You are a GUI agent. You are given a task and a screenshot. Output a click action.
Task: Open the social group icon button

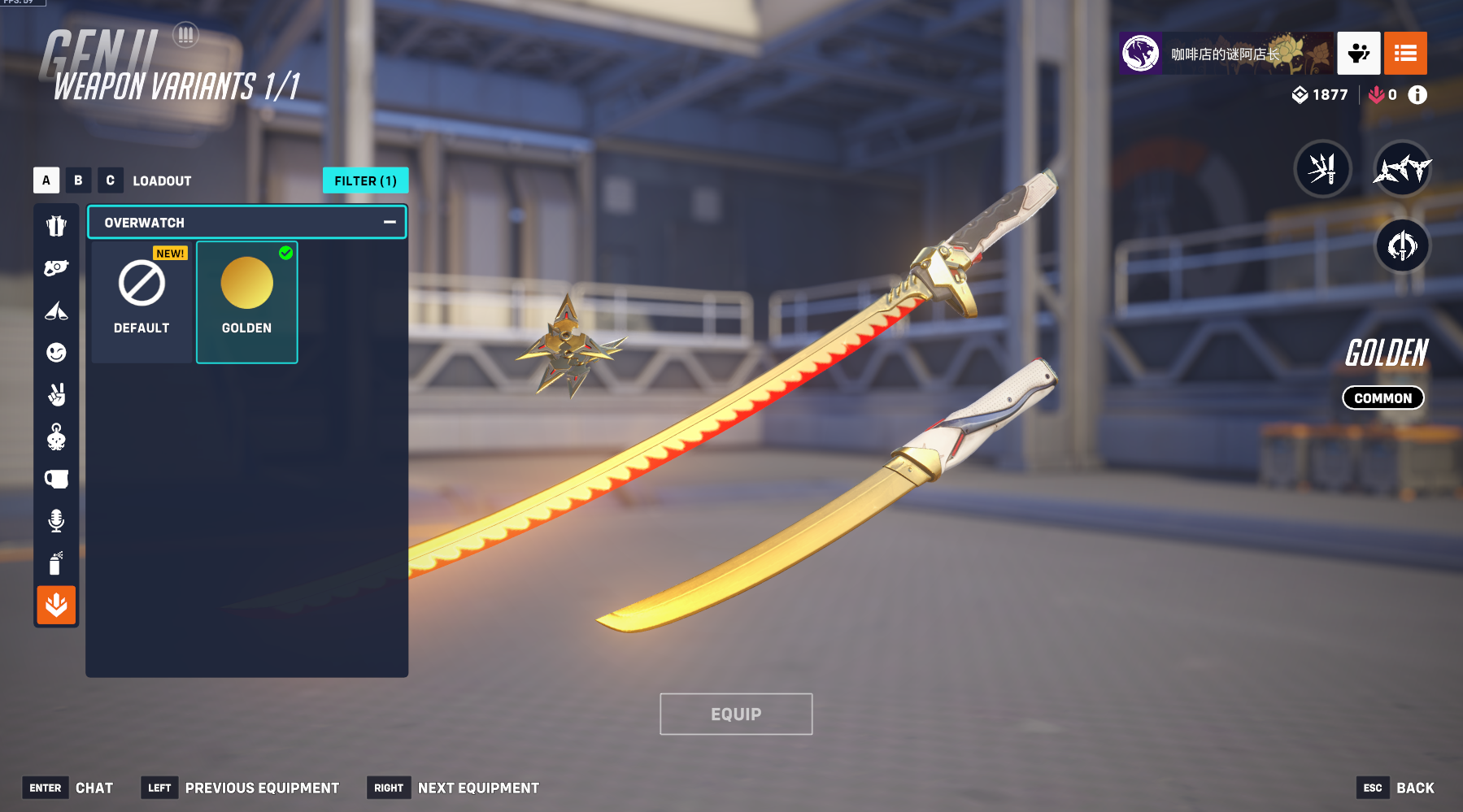[x=1358, y=54]
